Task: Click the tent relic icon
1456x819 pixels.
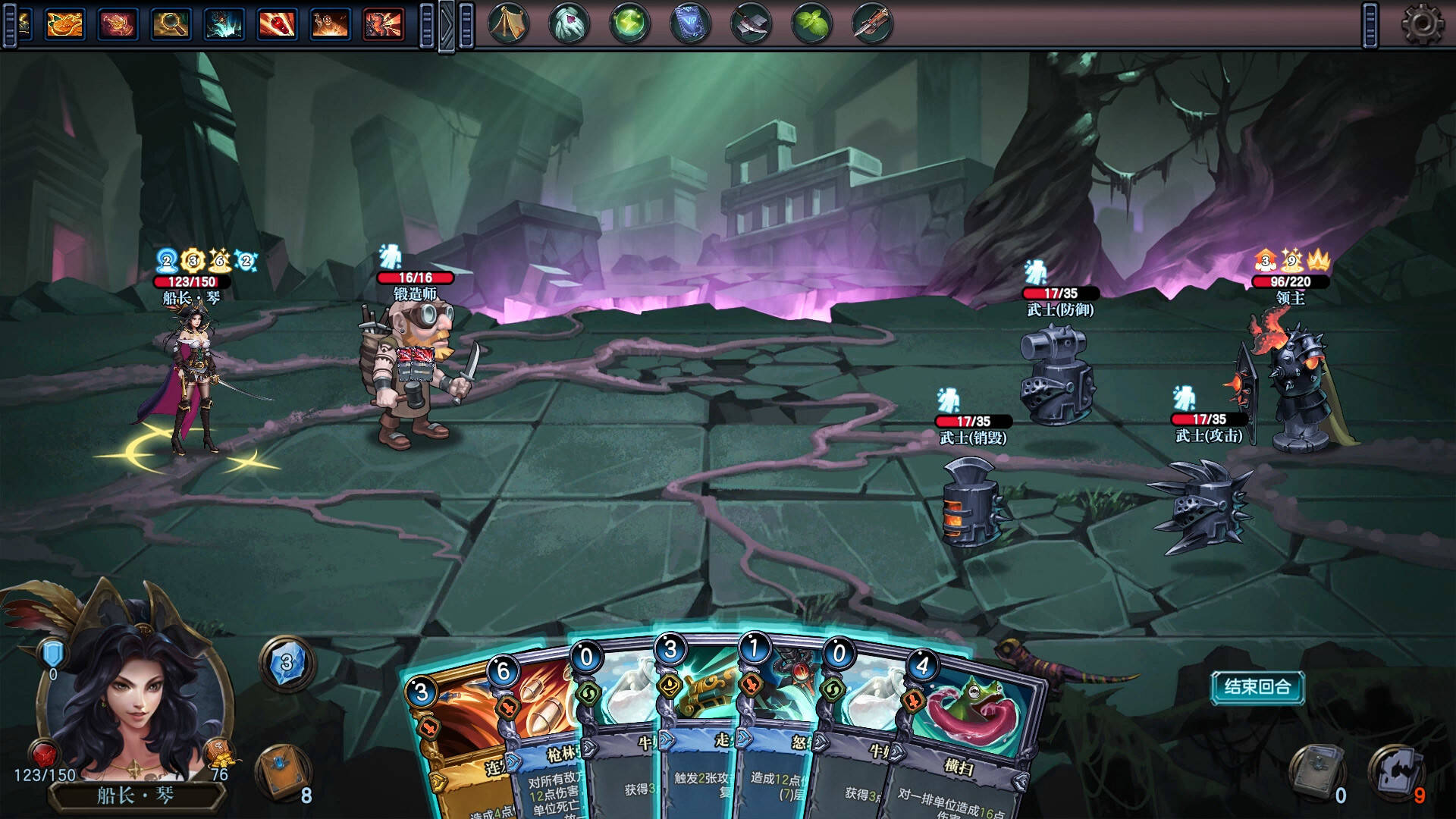Action: 508,24
